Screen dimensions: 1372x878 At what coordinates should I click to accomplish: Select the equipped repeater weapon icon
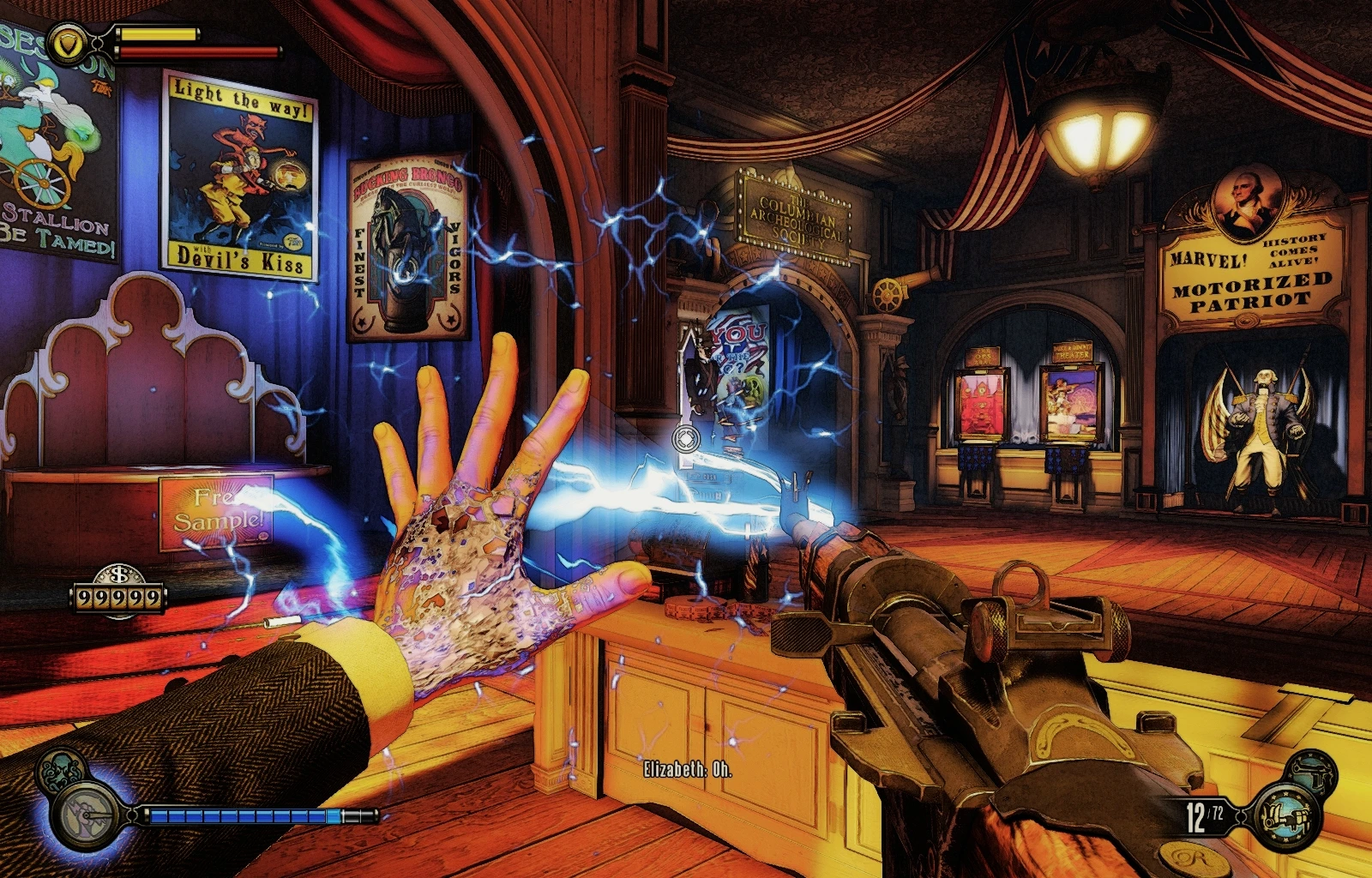[1288, 815]
